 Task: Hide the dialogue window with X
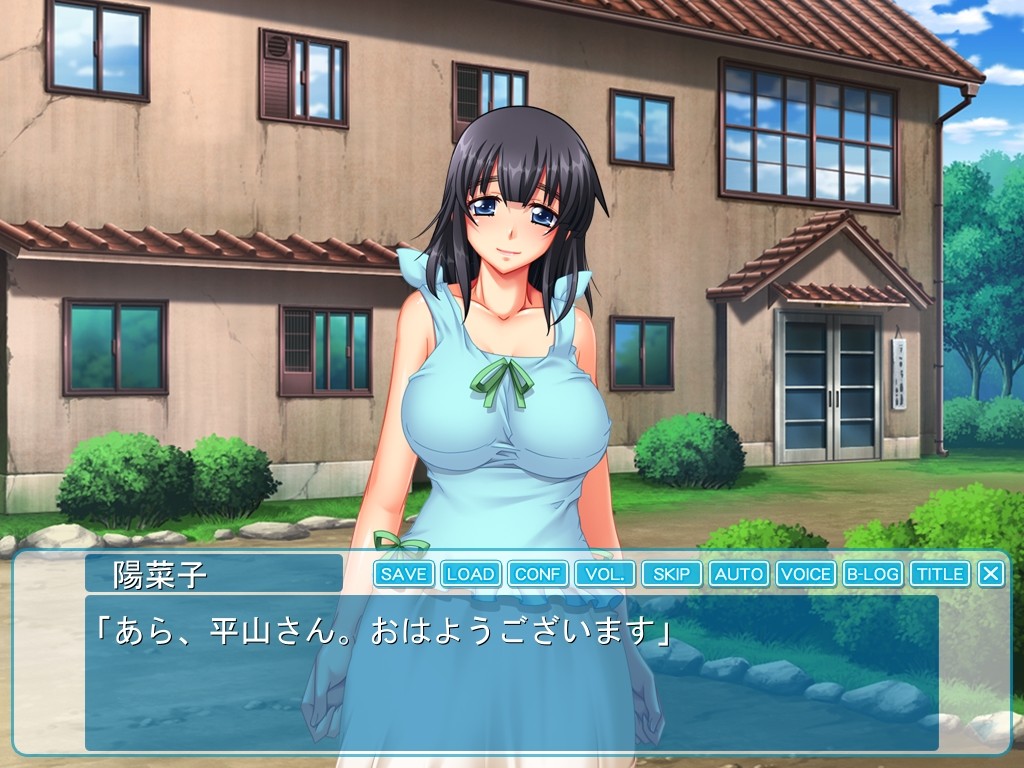991,574
